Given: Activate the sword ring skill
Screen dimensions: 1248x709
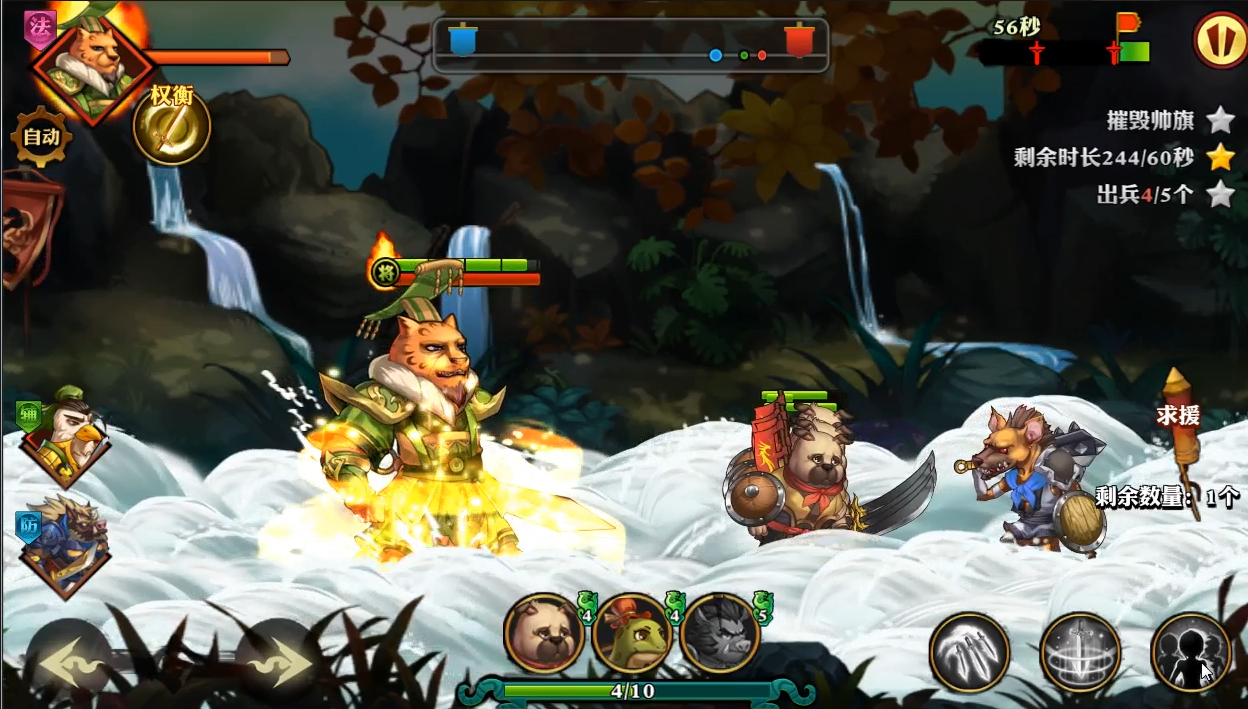Looking at the screenshot, I should (1080, 652).
